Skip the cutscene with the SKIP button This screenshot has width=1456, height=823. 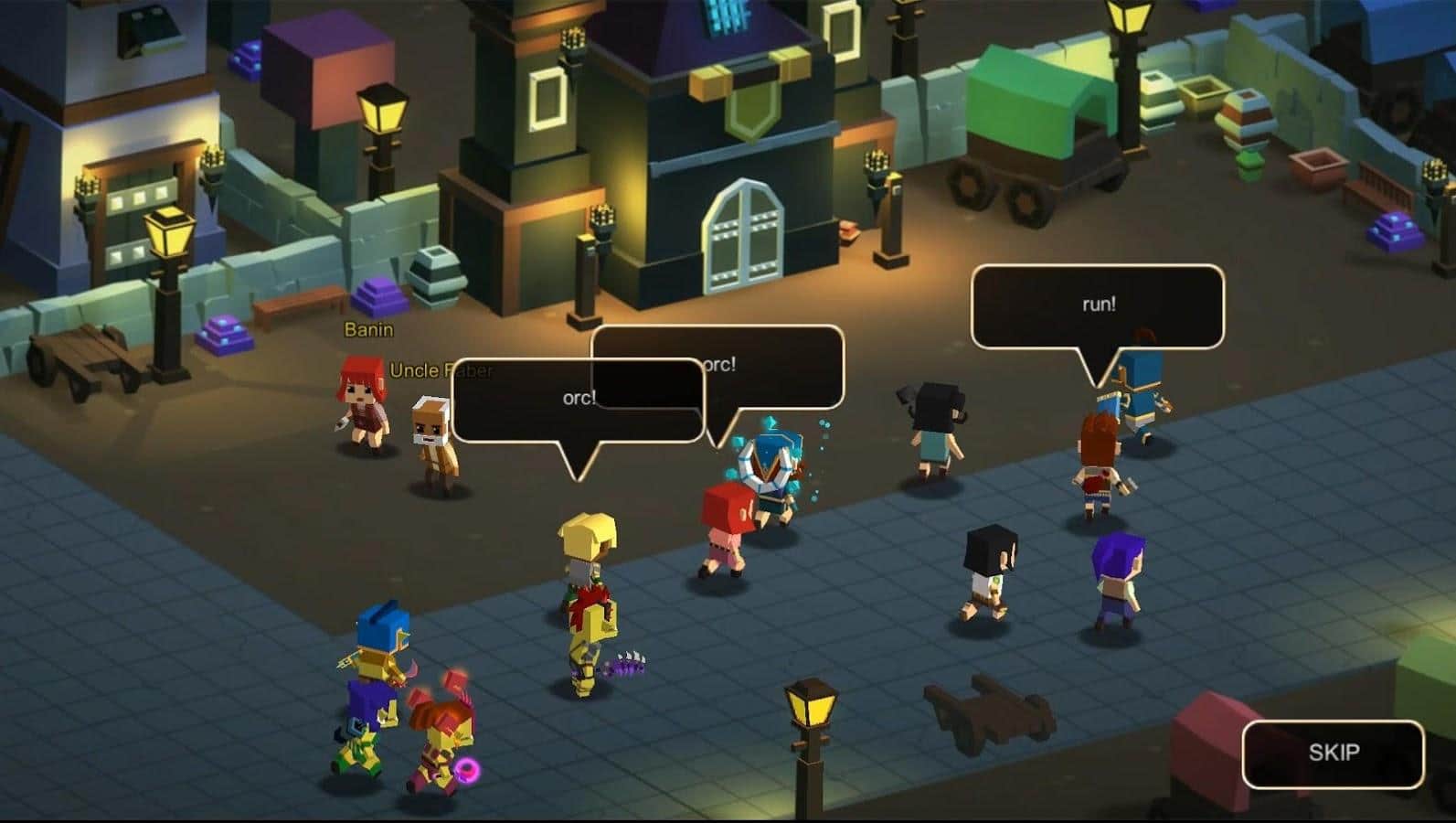(x=1333, y=754)
